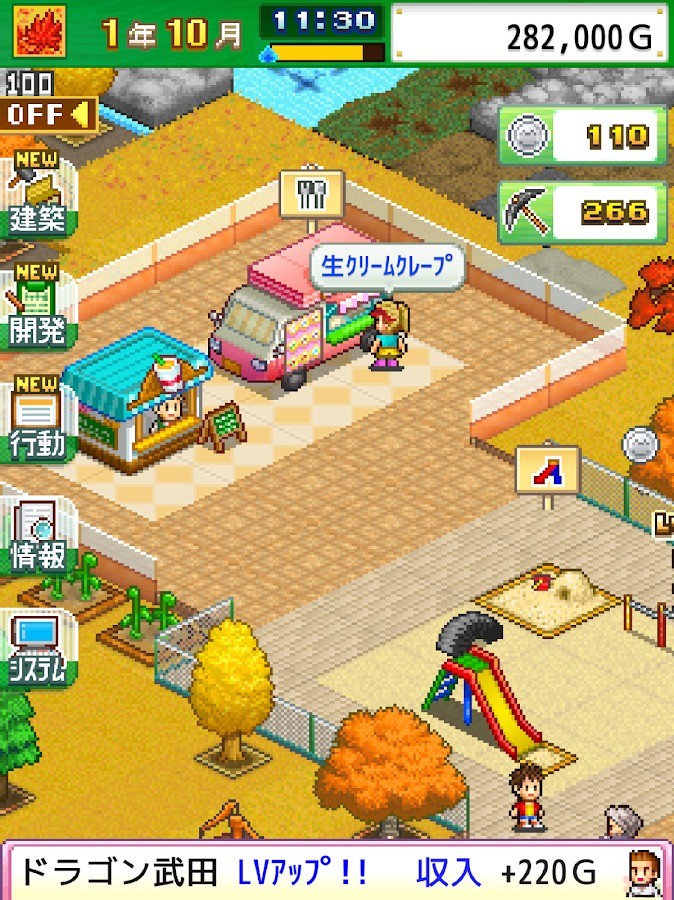This screenshot has height=900, width=674.
Task: Select the silver coin counter showing 110
Action: tap(583, 136)
